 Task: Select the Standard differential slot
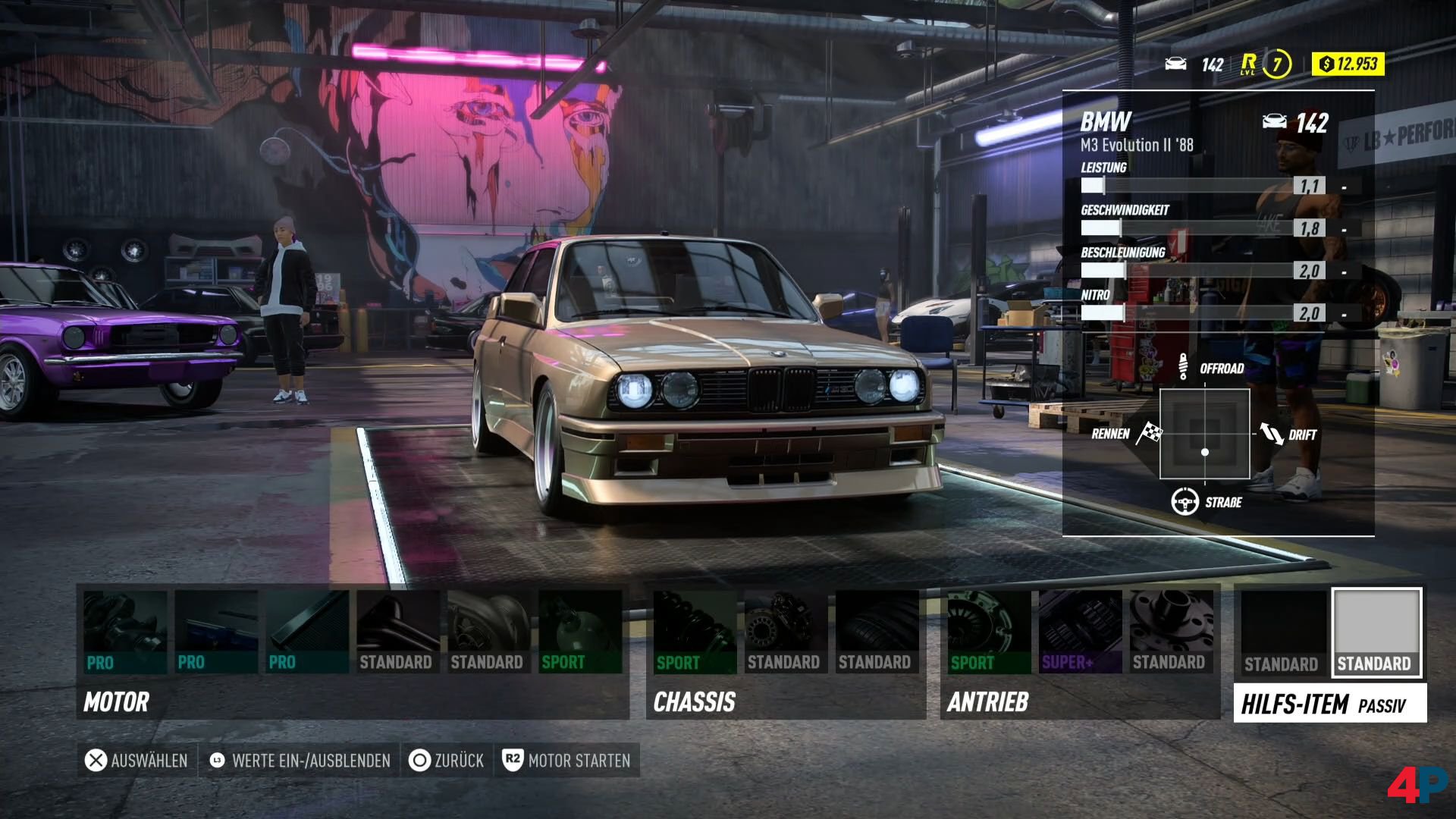point(1171,632)
